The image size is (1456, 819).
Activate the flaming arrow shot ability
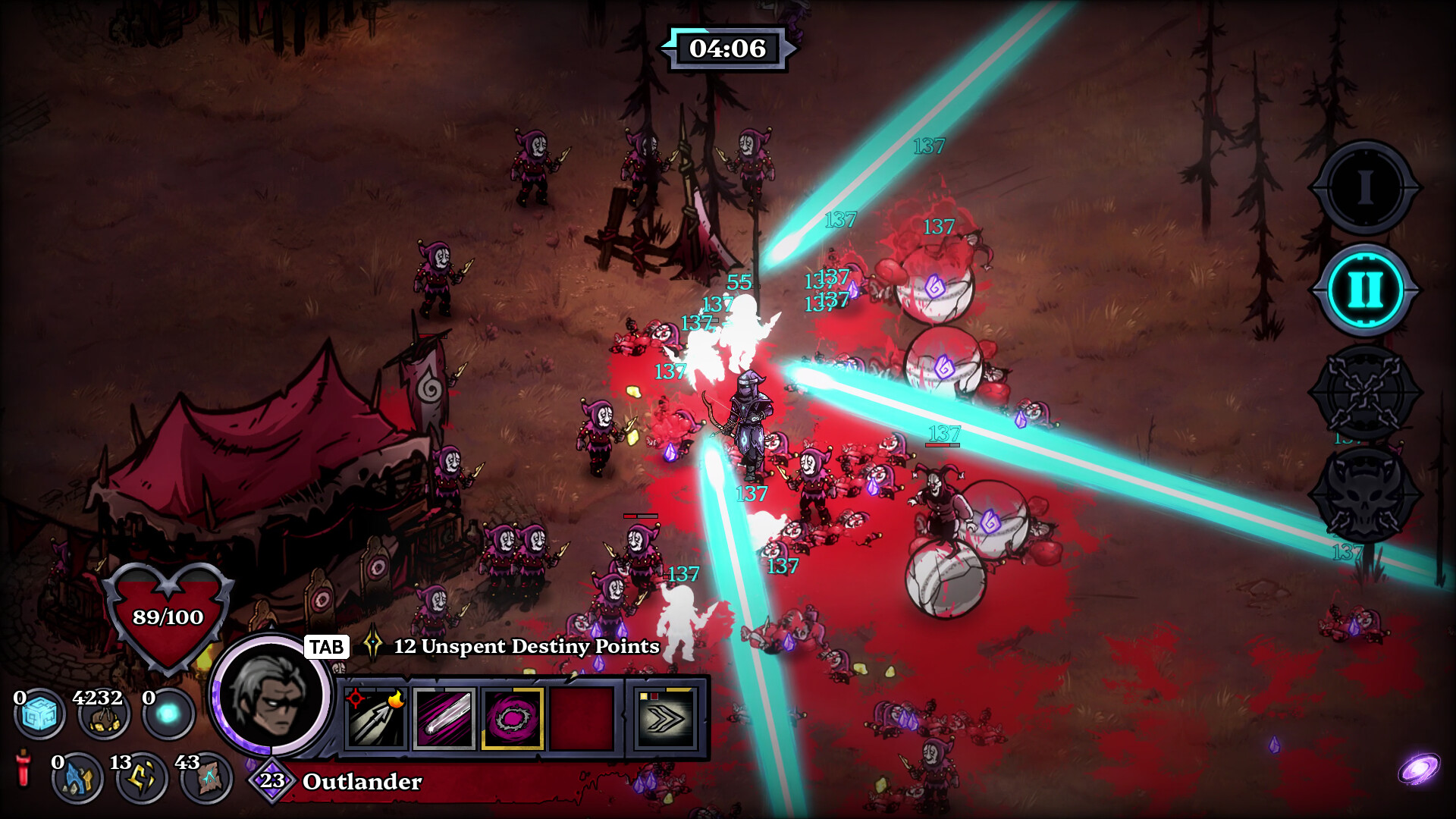pos(376,718)
